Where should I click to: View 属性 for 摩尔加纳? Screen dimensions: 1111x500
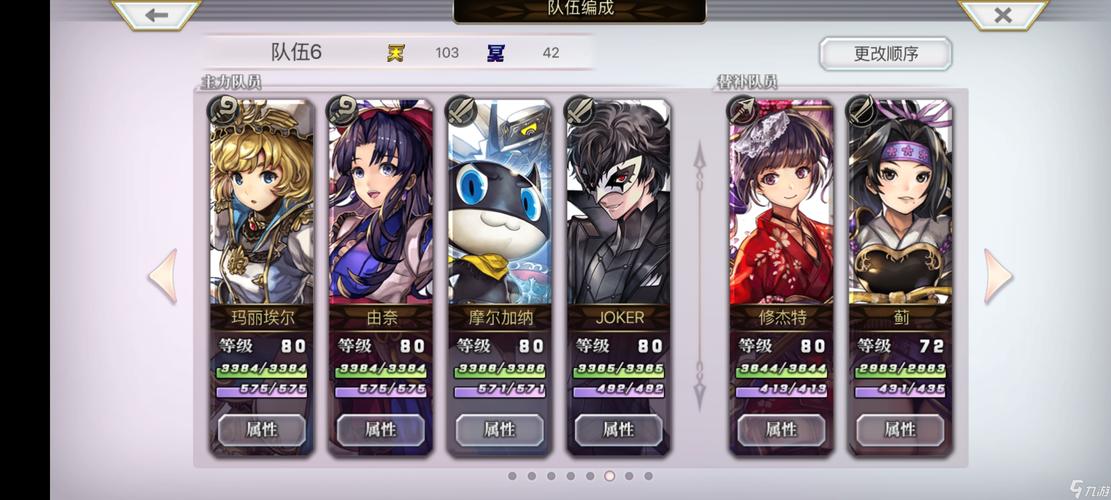coord(499,430)
